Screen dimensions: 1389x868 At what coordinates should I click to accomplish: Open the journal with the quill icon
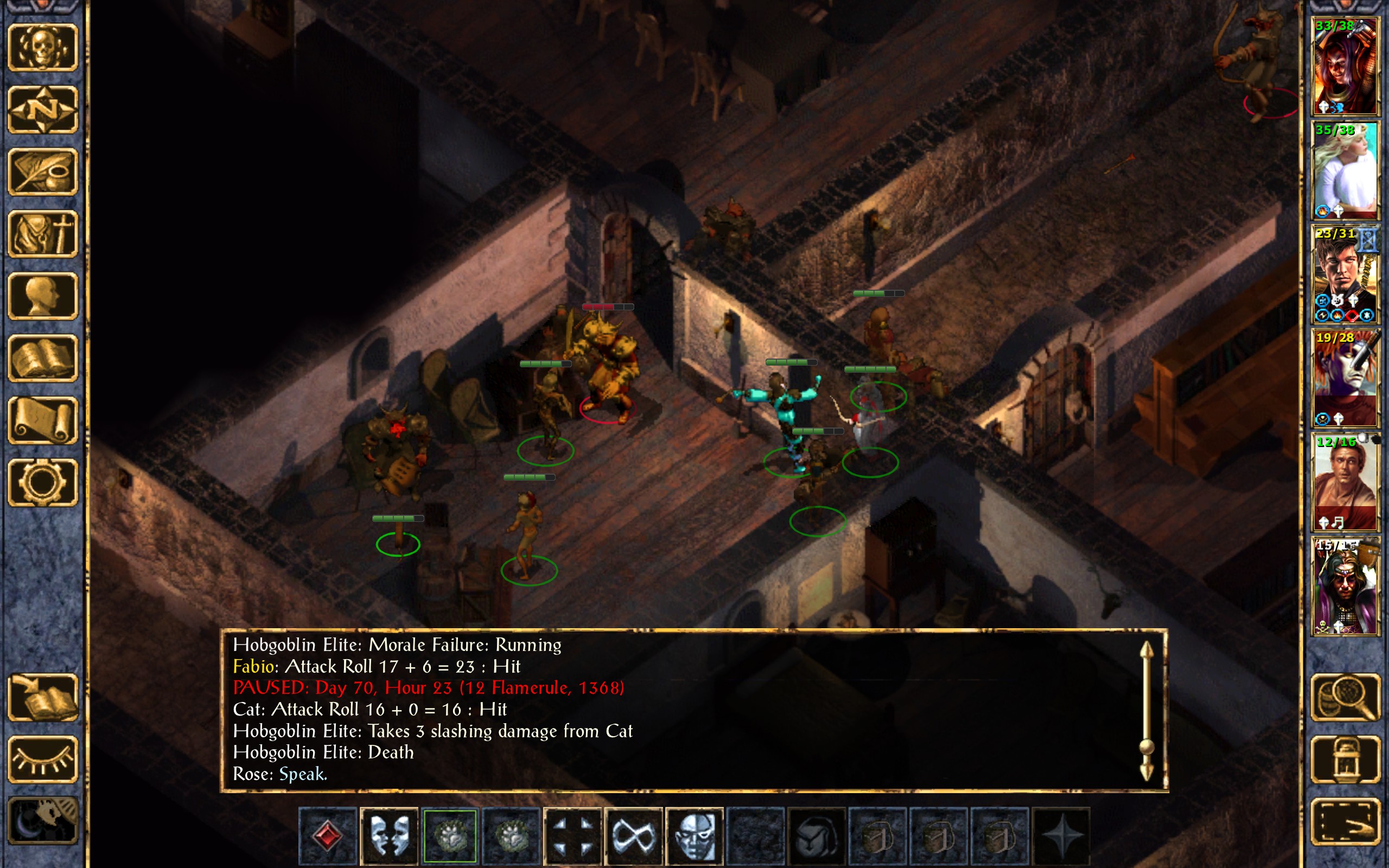(42, 171)
